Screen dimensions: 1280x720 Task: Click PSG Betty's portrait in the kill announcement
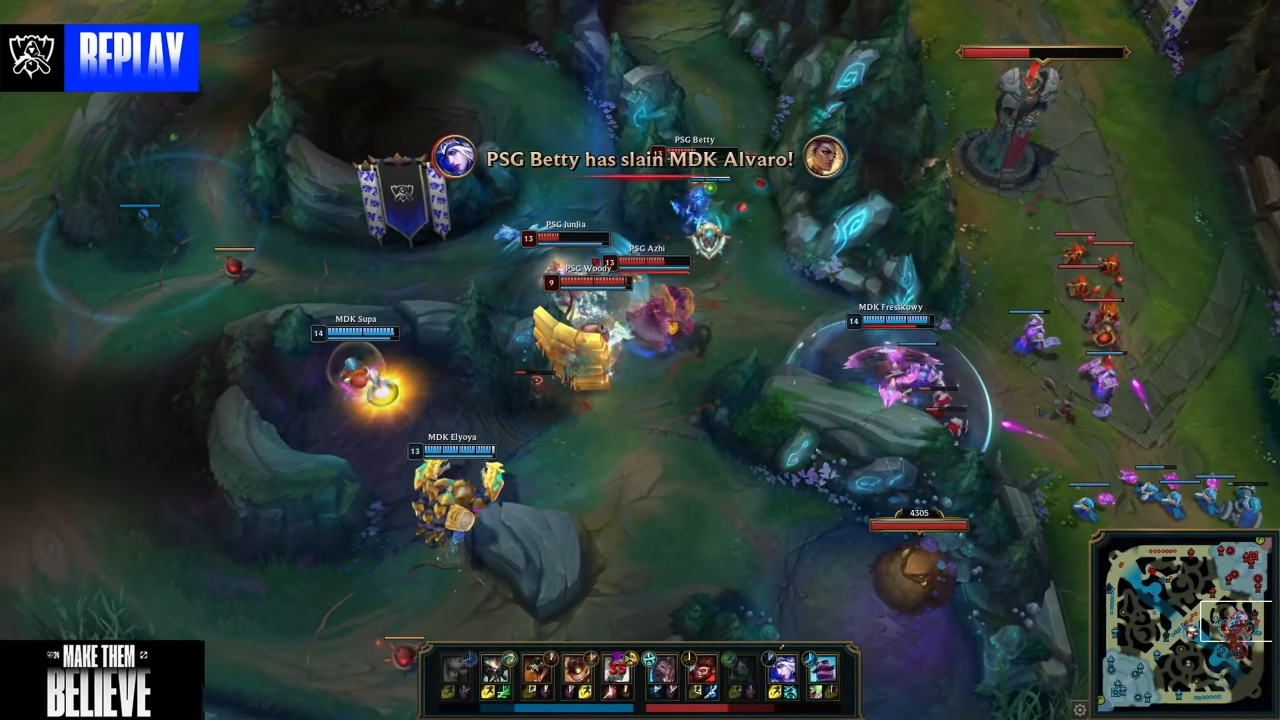coord(455,158)
